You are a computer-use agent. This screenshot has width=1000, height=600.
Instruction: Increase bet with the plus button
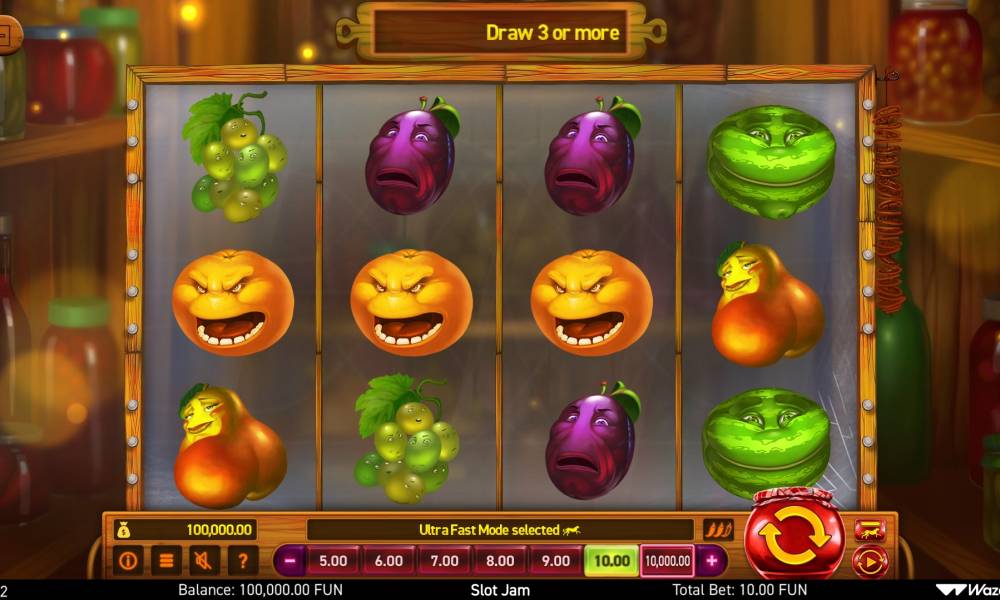(x=711, y=561)
